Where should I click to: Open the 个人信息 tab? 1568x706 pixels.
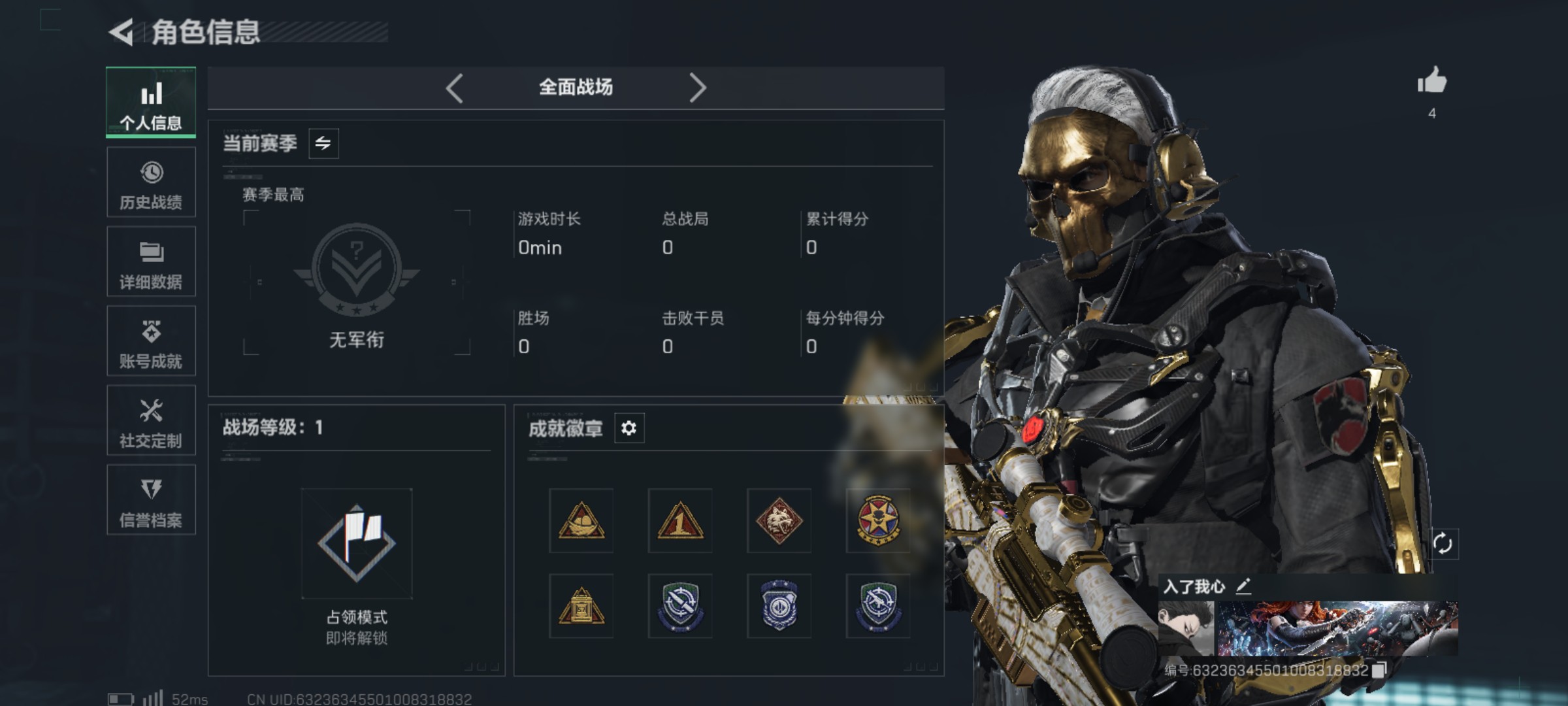point(151,103)
